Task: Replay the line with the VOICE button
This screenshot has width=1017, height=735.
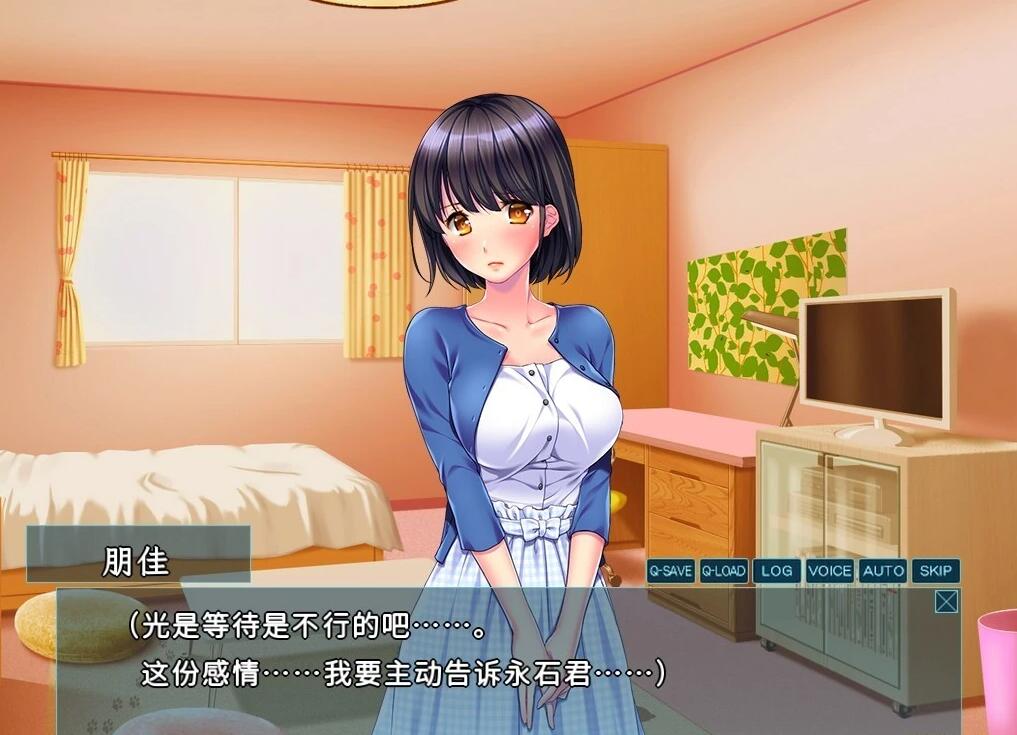Action: 830,571
